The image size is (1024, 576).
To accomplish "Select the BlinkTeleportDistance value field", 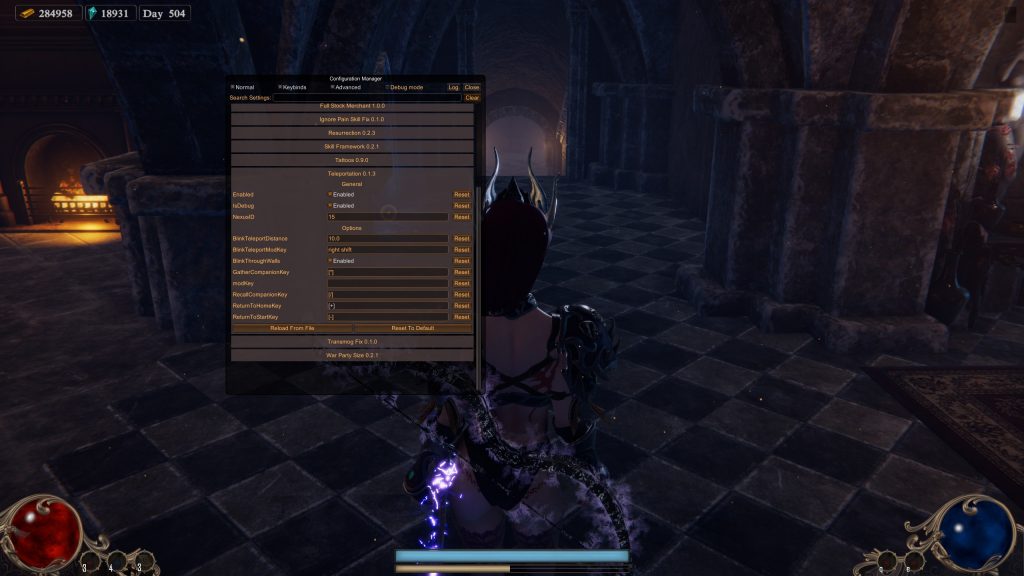I will [x=388, y=239].
